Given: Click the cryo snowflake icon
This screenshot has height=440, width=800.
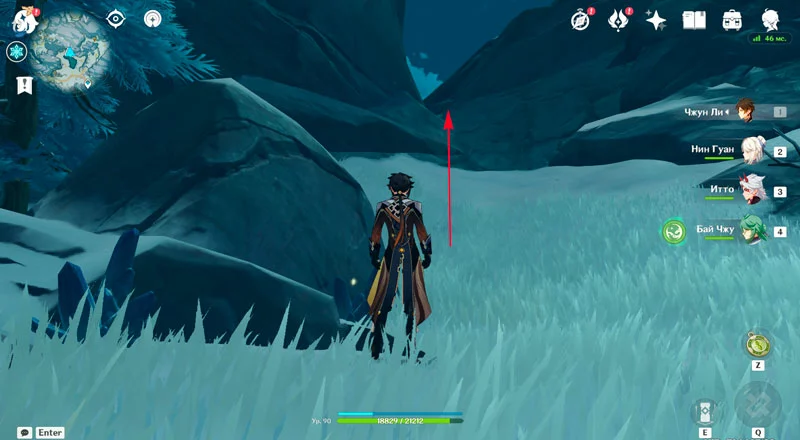Looking at the screenshot, I should click(x=16, y=51).
